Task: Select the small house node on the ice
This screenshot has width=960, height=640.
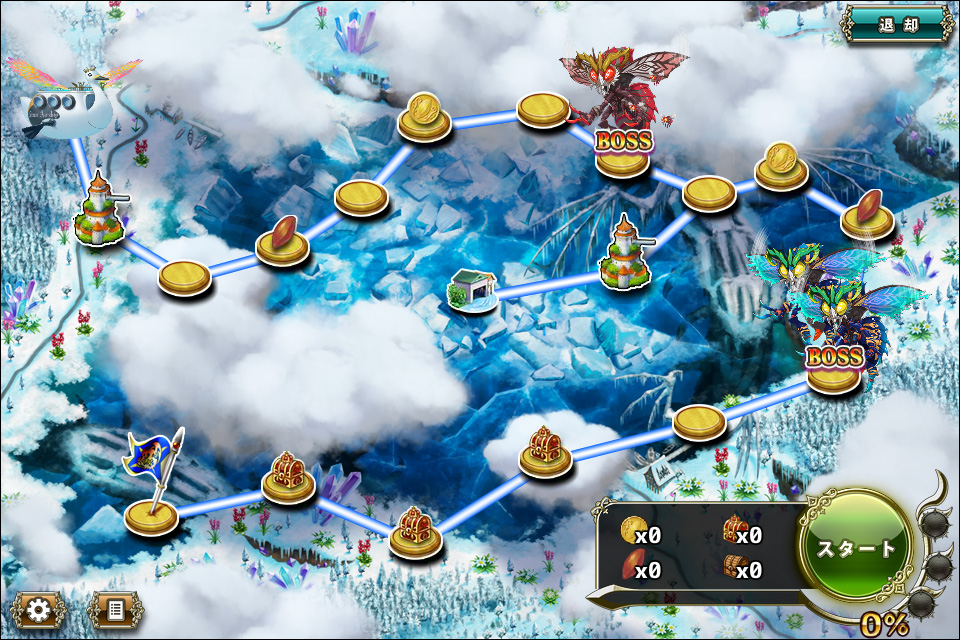Action: tap(471, 291)
